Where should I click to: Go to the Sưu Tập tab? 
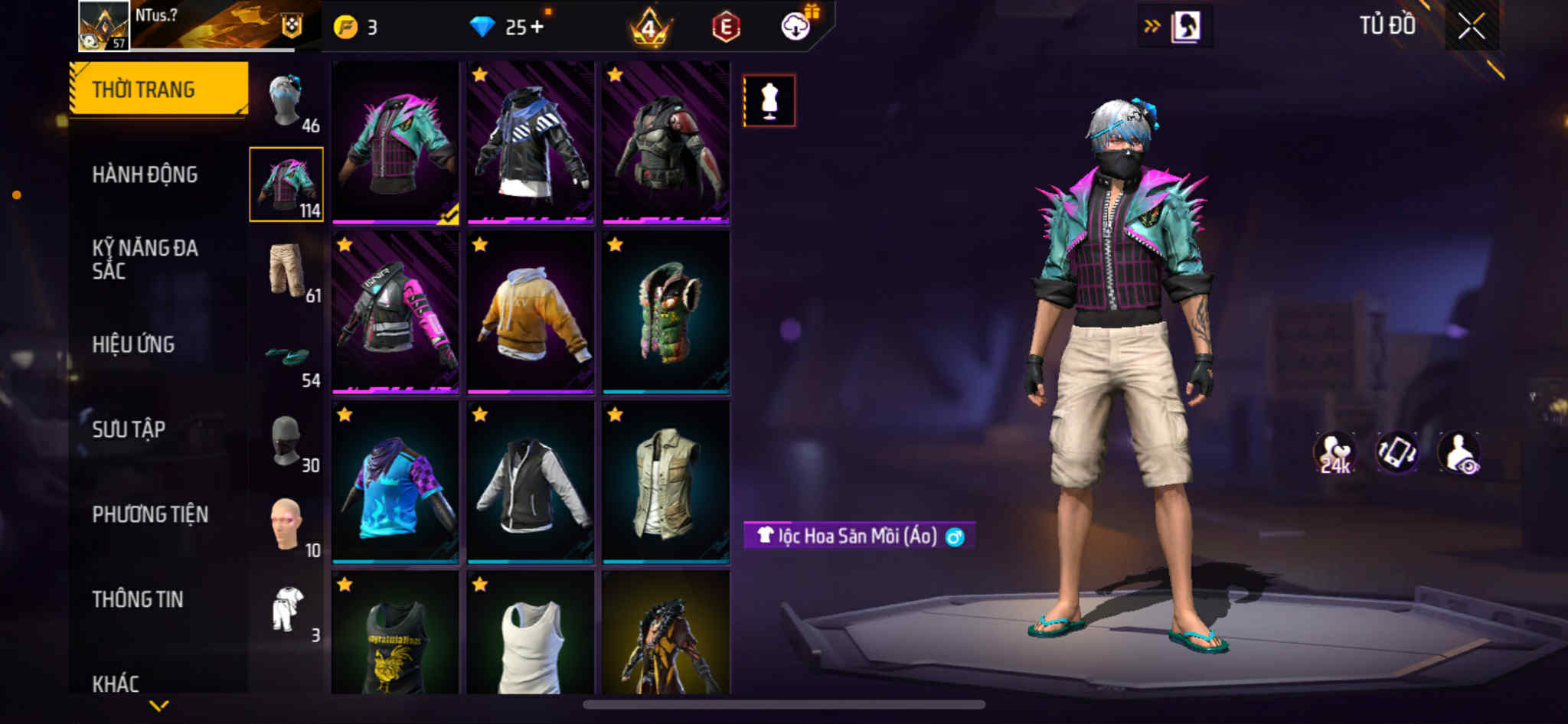[x=129, y=429]
